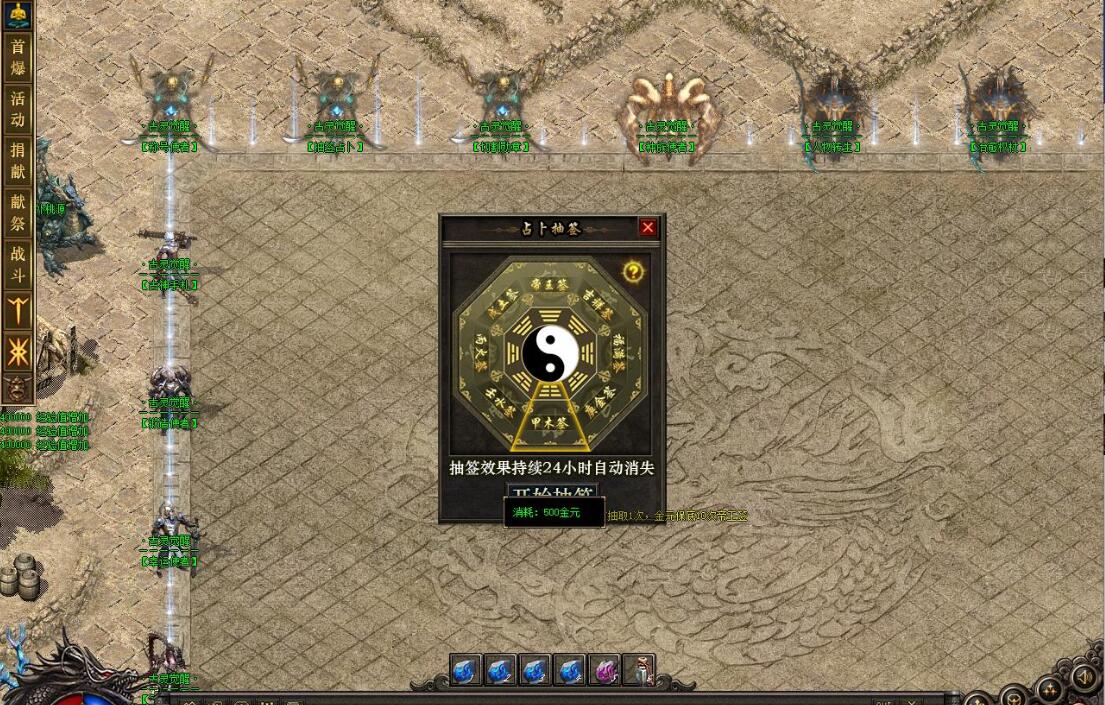Screen dimensions: 1105x705
Task: Open the beast face icon in sidebar
Action: 18,388
